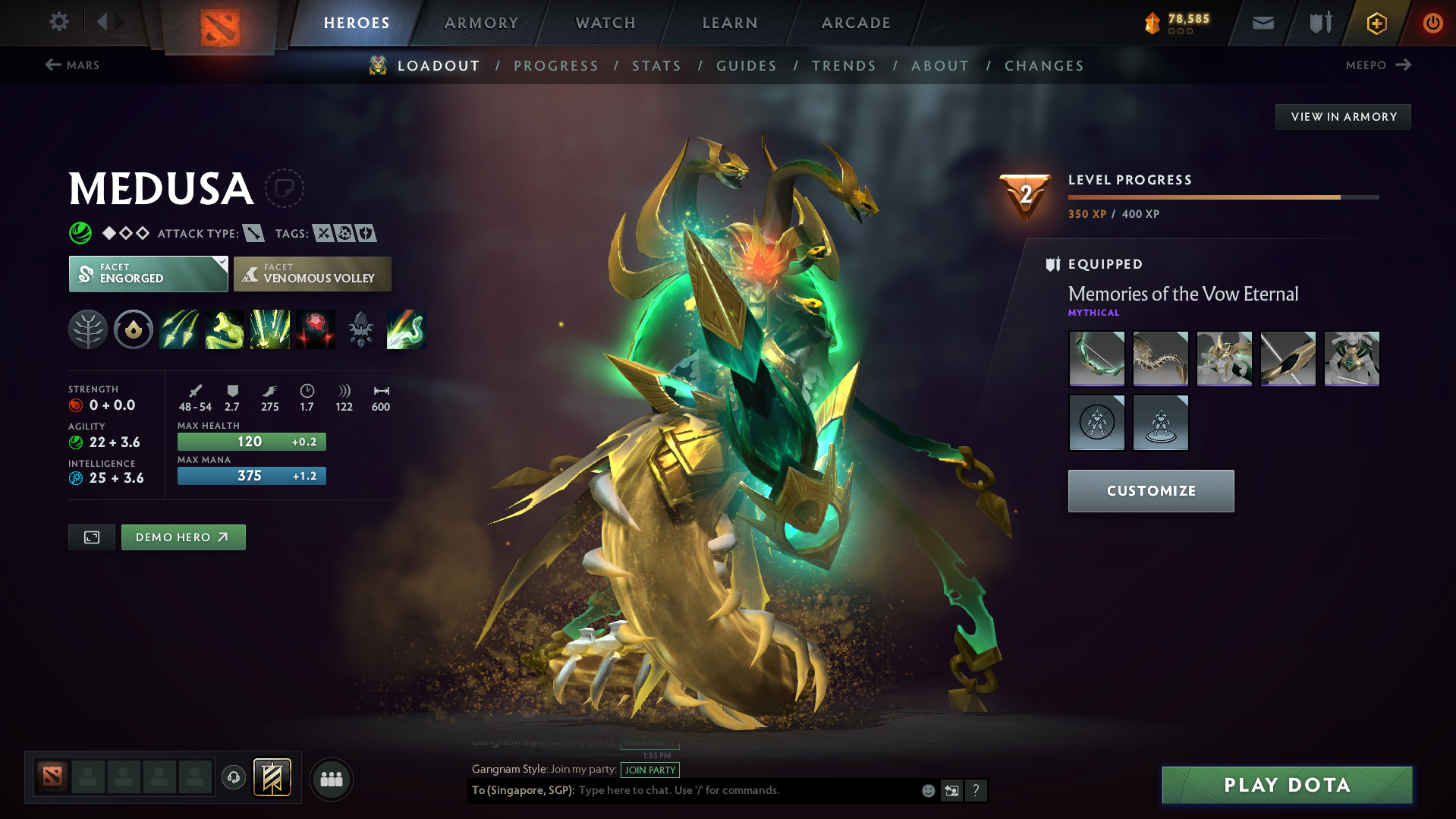Open the mail envelope notifications icon
The image size is (1456, 819).
click(x=1262, y=23)
